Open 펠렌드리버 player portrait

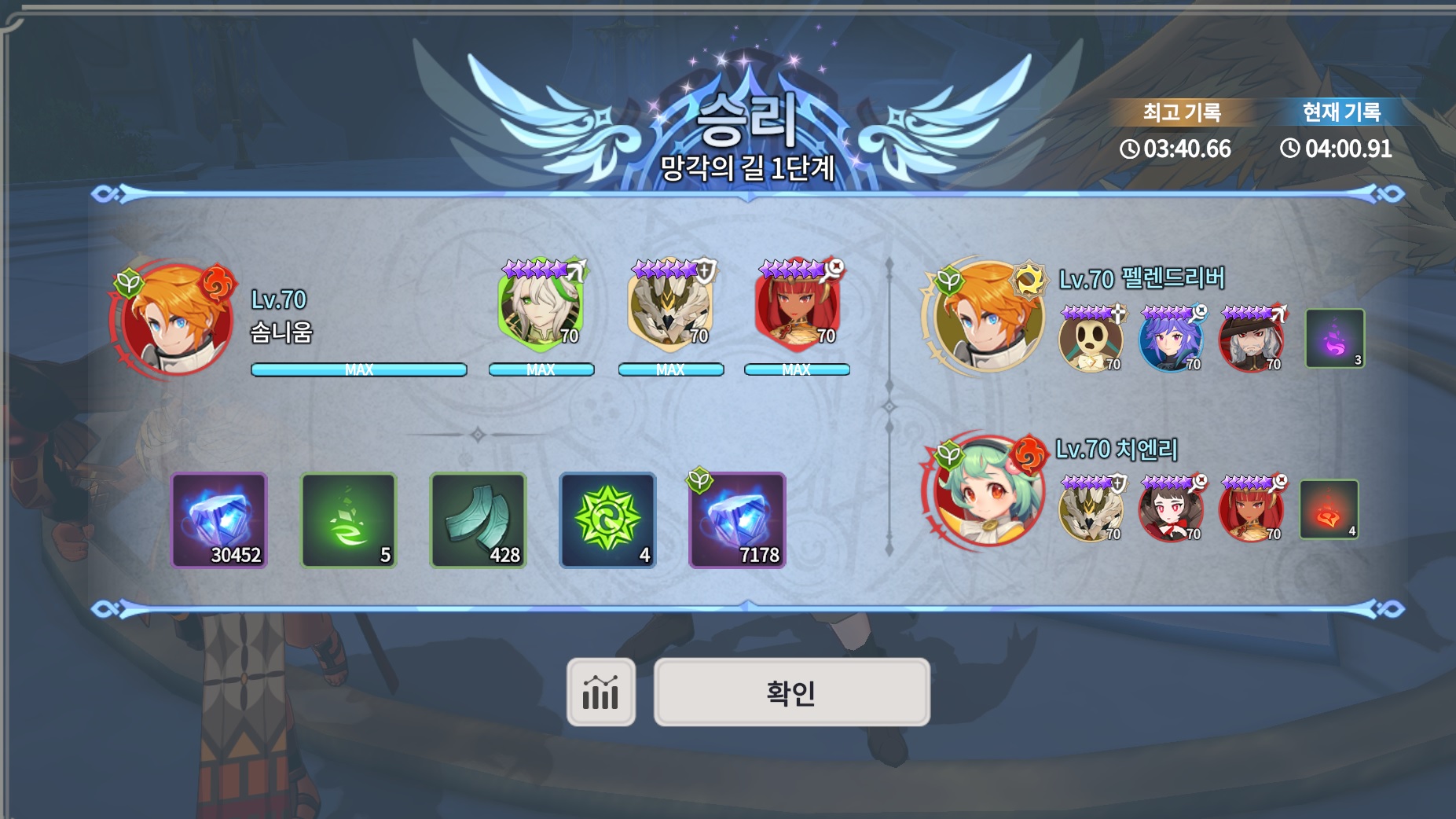tap(987, 316)
